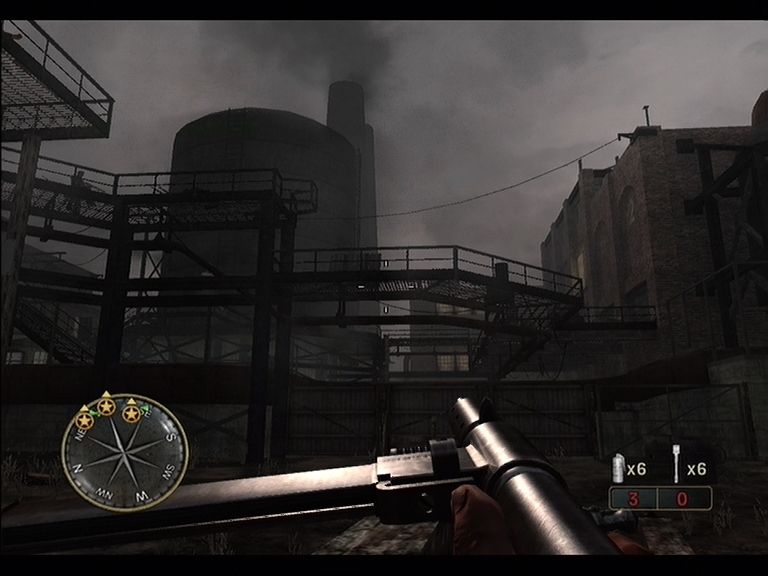Select the cylindrical canister grenade icon
This screenshot has width=768, height=576.
click(617, 468)
